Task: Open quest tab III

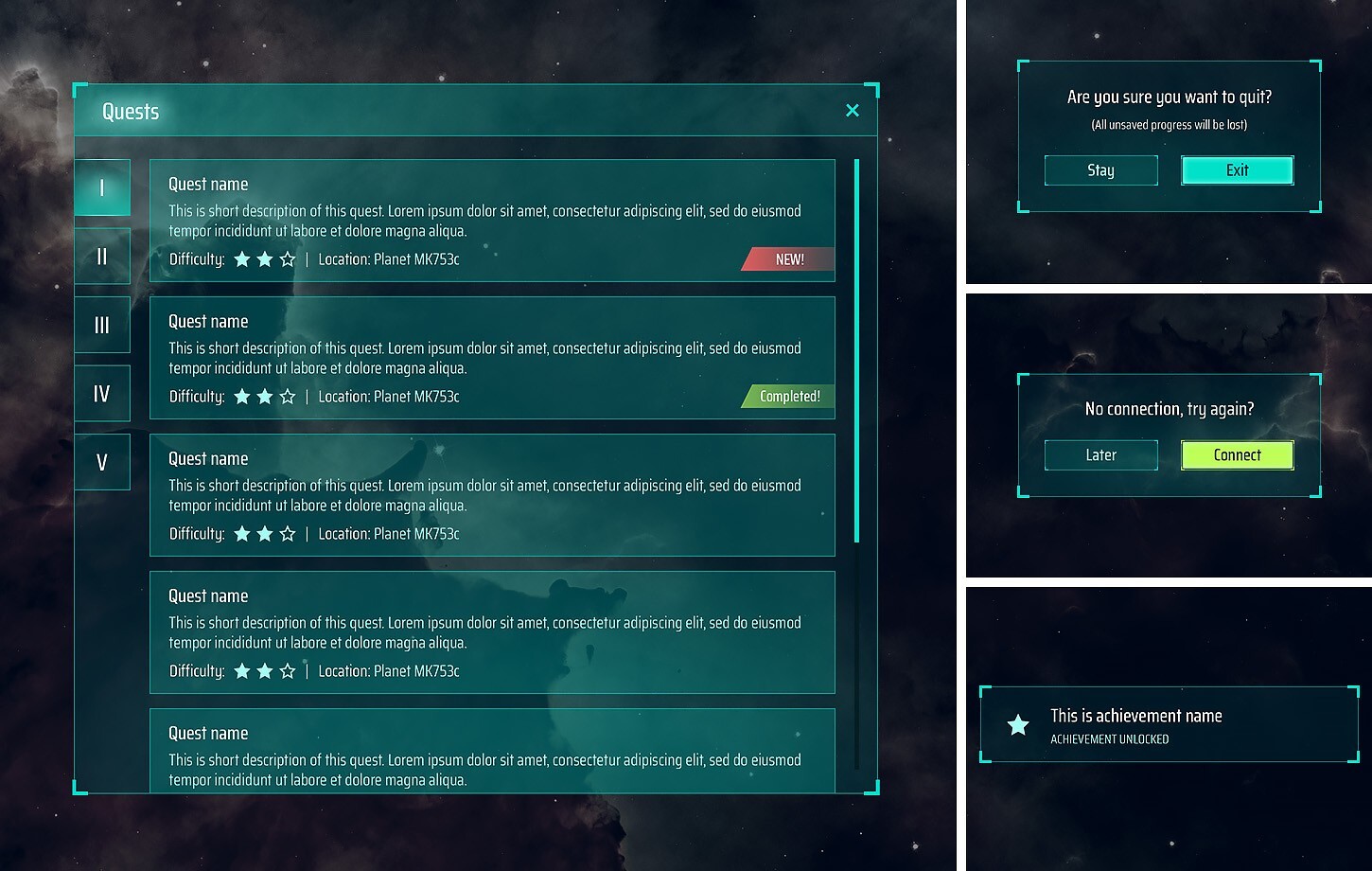Action: pos(102,325)
